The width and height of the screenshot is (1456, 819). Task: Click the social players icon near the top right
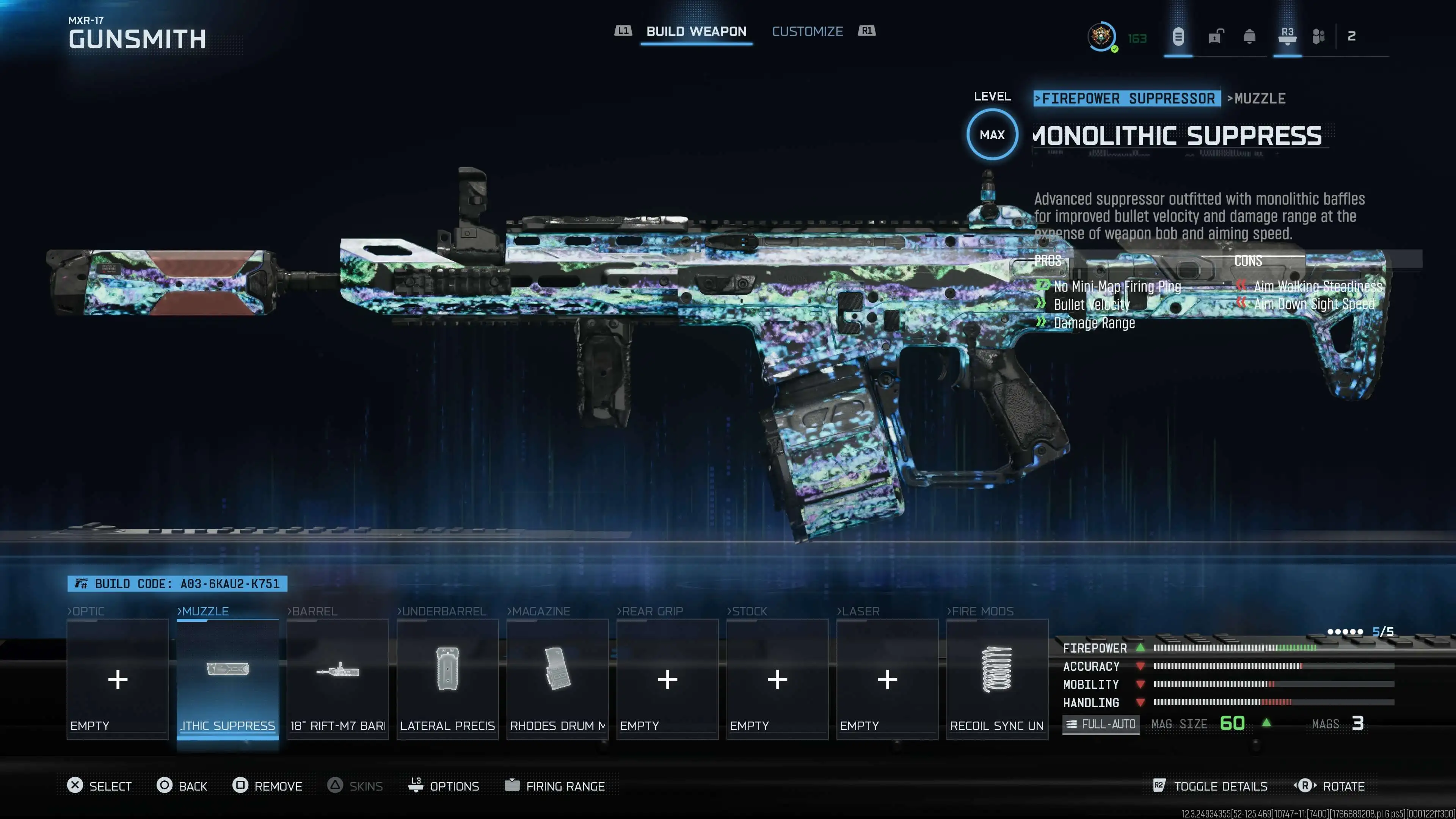pyautogui.click(x=1319, y=36)
